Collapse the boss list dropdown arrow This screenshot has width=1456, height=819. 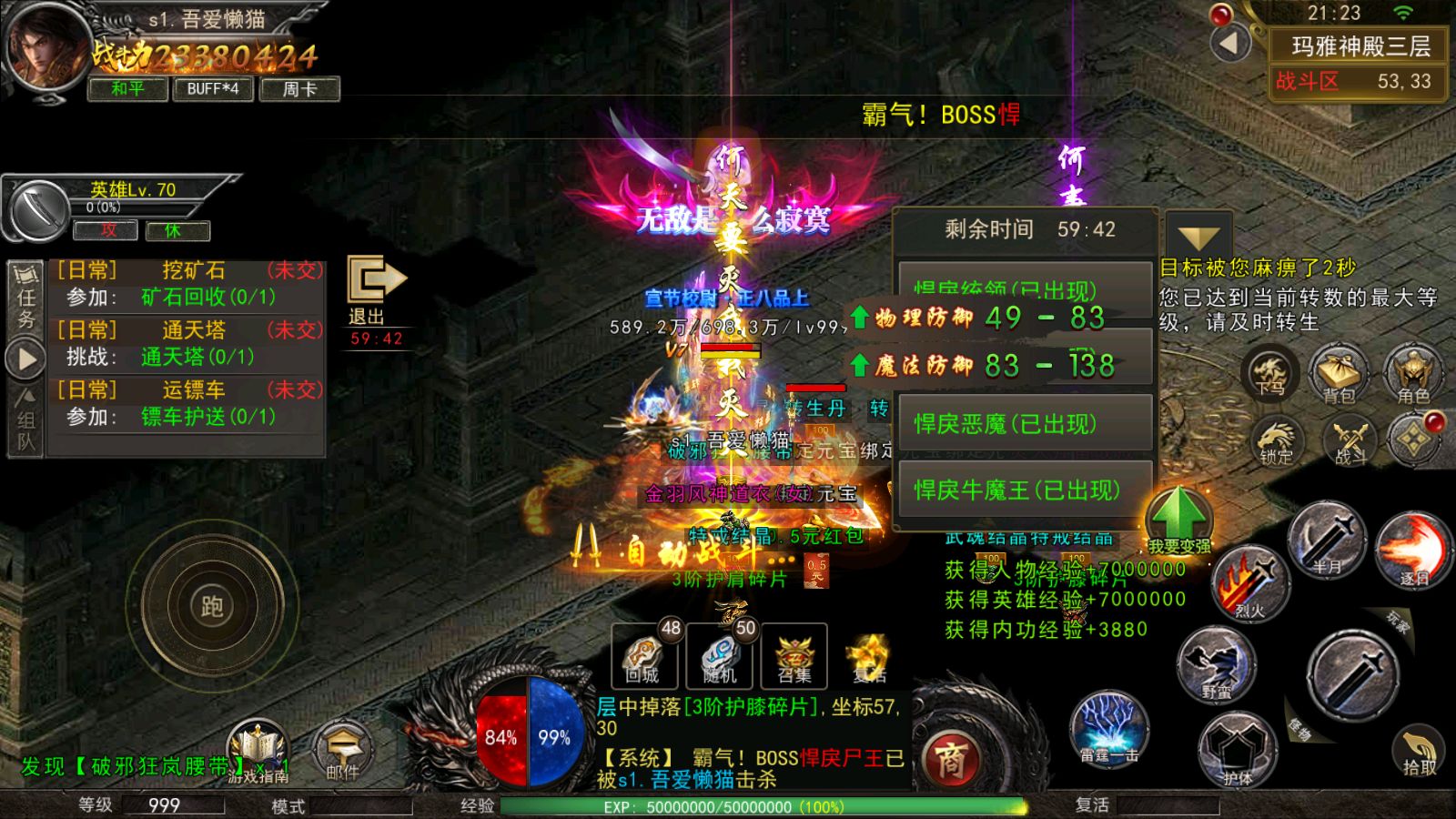click(1198, 238)
